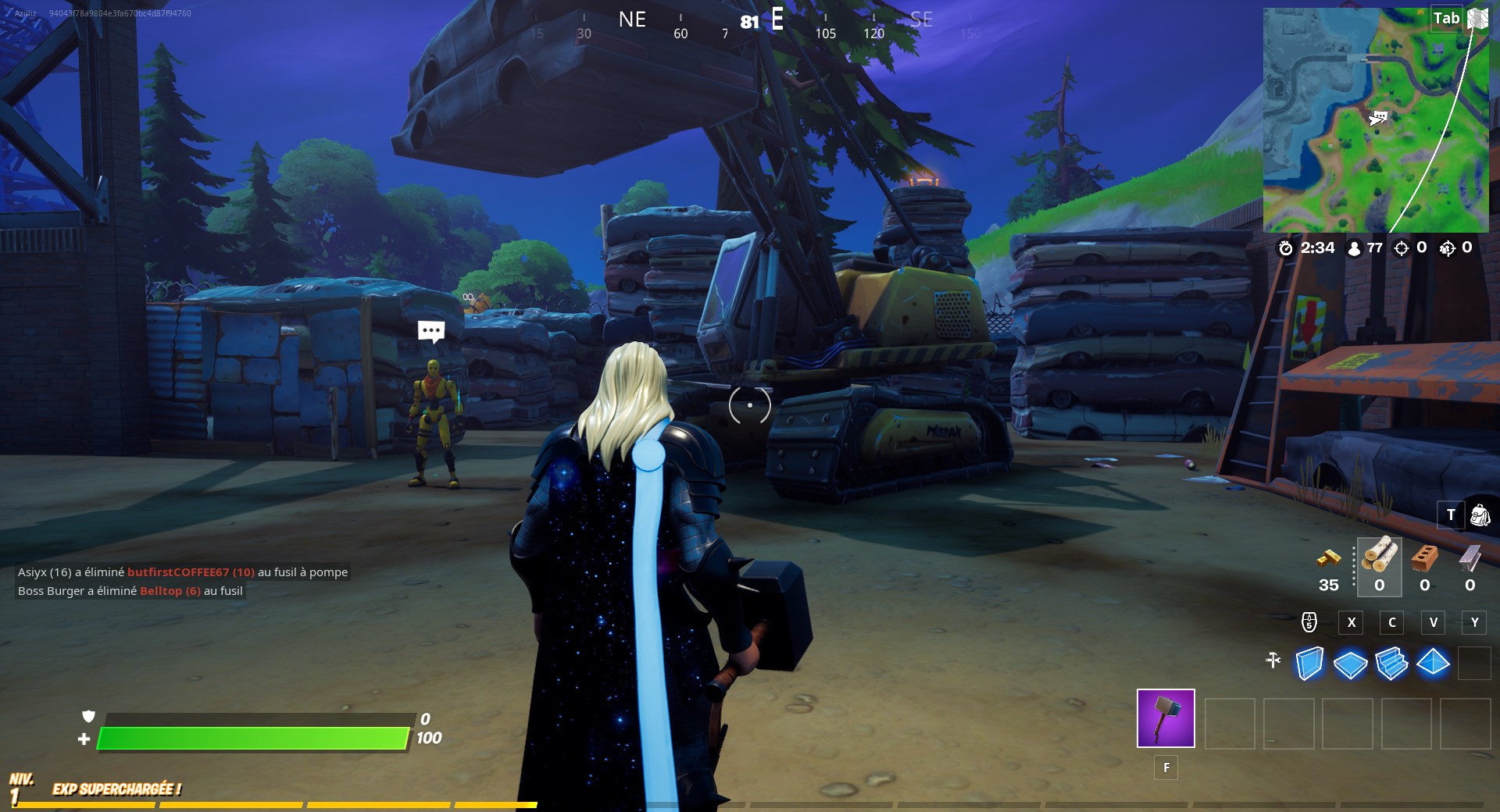Open the full map via the Tab button
Image resolution: width=1500 pixels, height=812 pixels.
coord(1447,18)
